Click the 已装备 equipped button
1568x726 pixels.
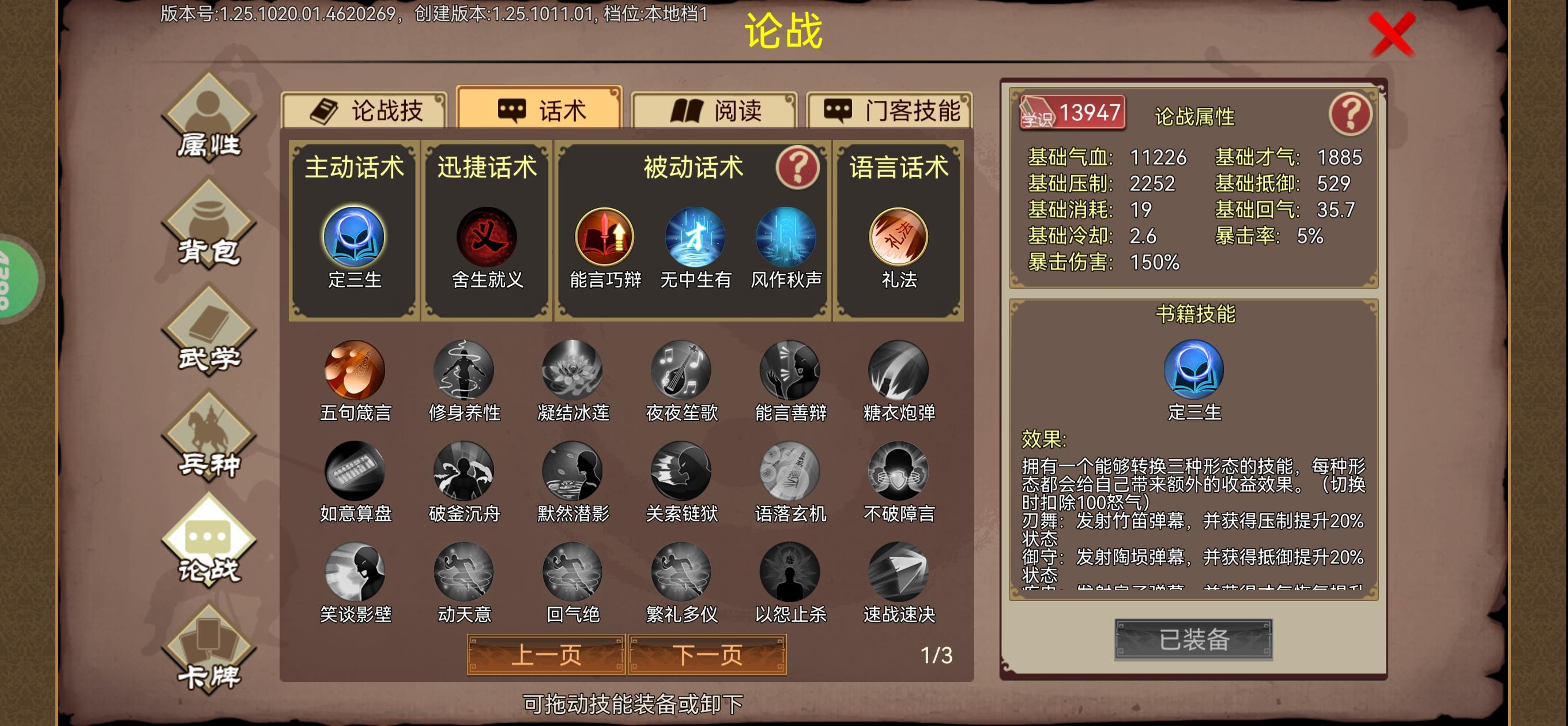[x=1194, y=639]
